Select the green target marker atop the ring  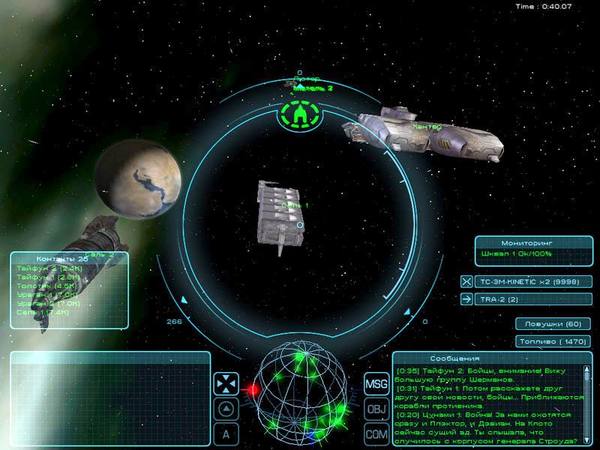pyautogui.click(x=300, y=118)
